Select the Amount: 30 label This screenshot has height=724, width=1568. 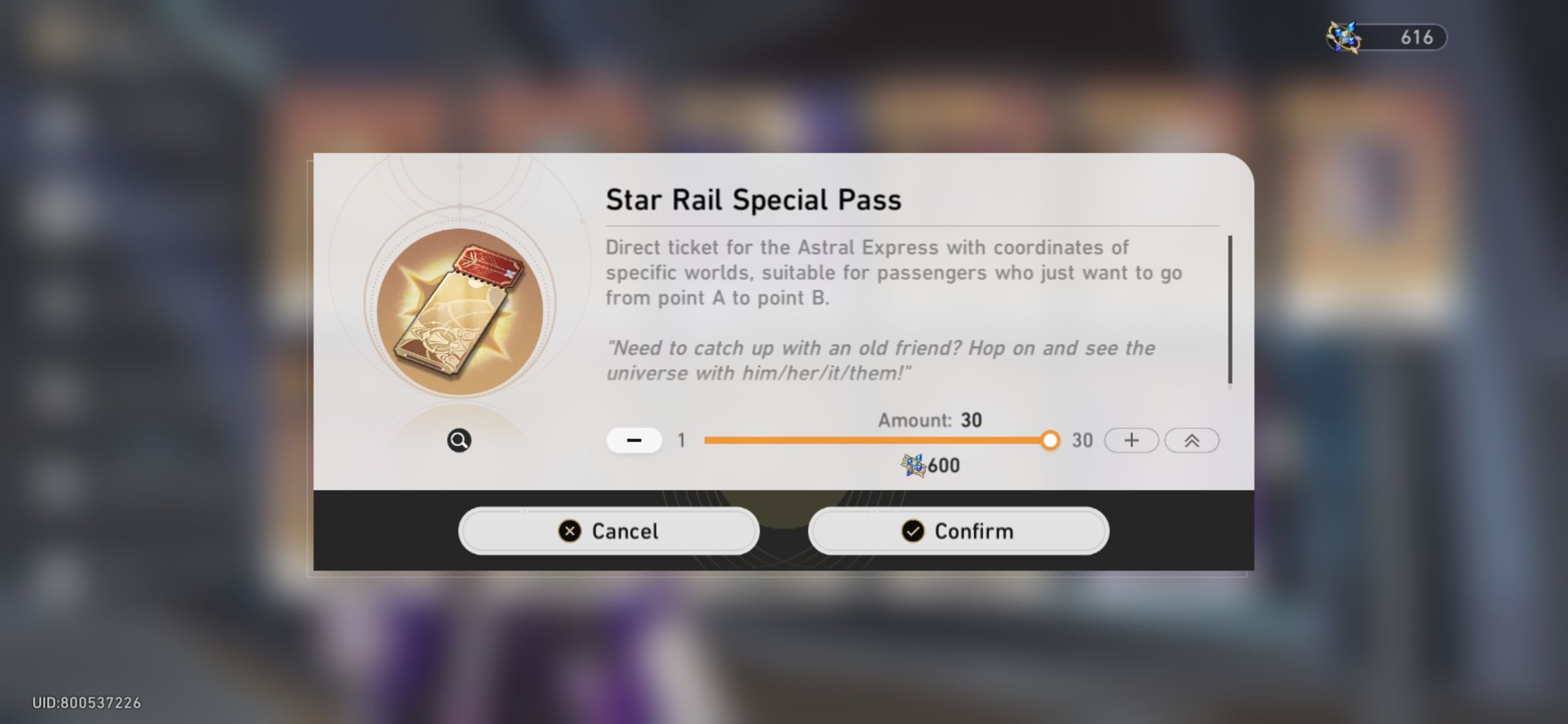[x=929, y=420]
